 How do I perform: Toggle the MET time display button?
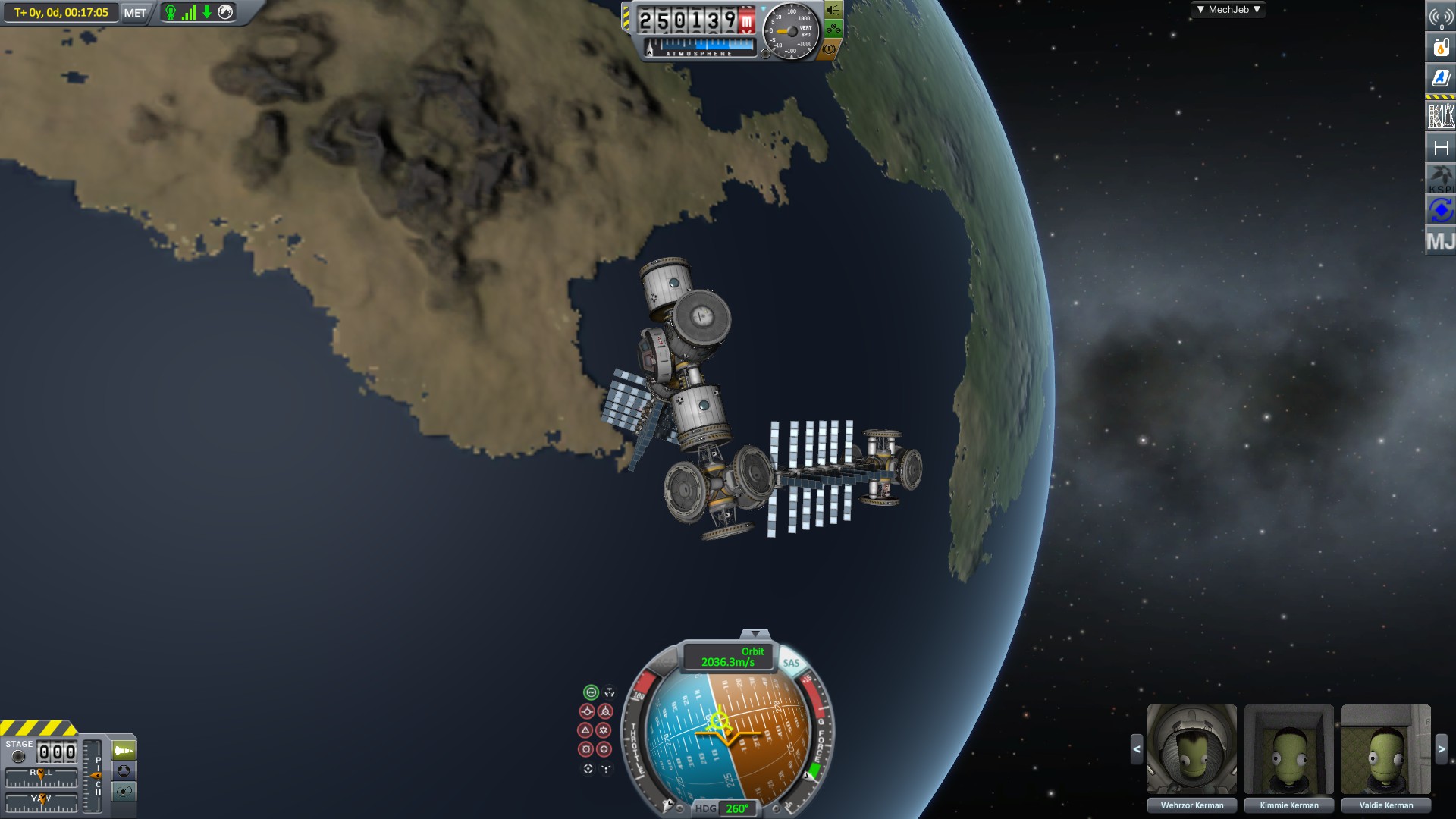pos(135,13)
